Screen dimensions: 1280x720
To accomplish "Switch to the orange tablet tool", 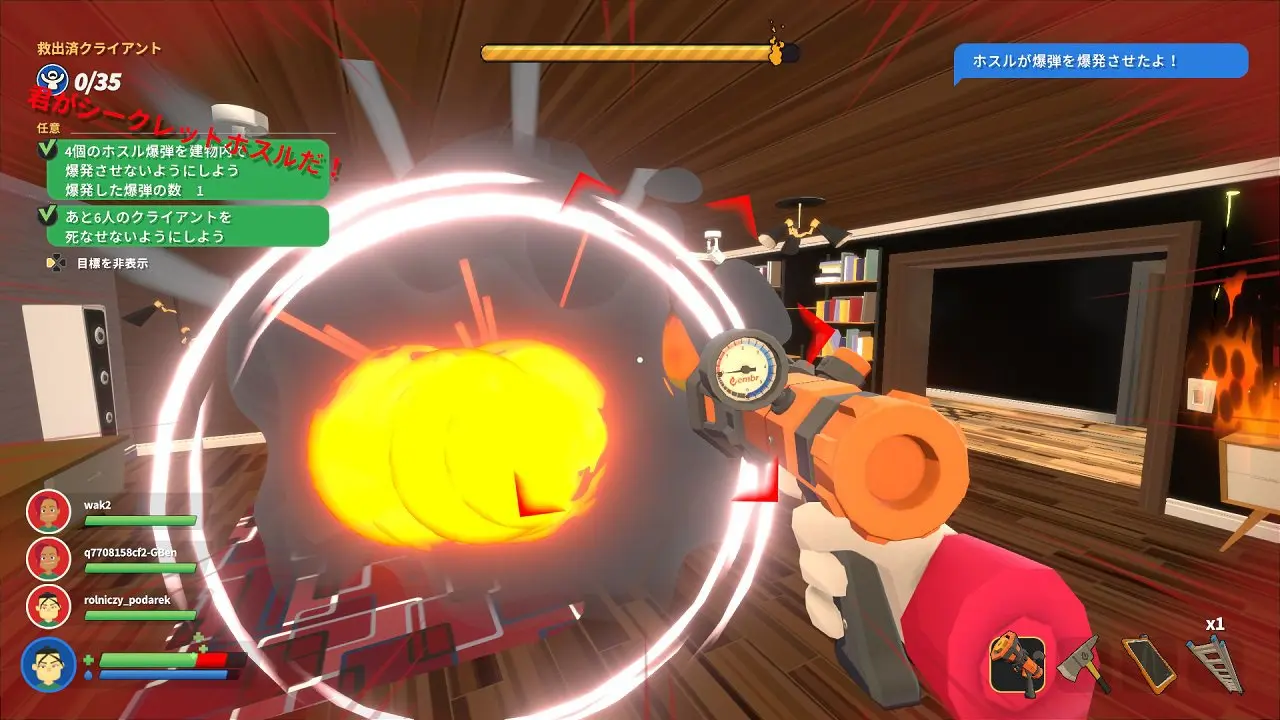I will [x=1147, y=662].
